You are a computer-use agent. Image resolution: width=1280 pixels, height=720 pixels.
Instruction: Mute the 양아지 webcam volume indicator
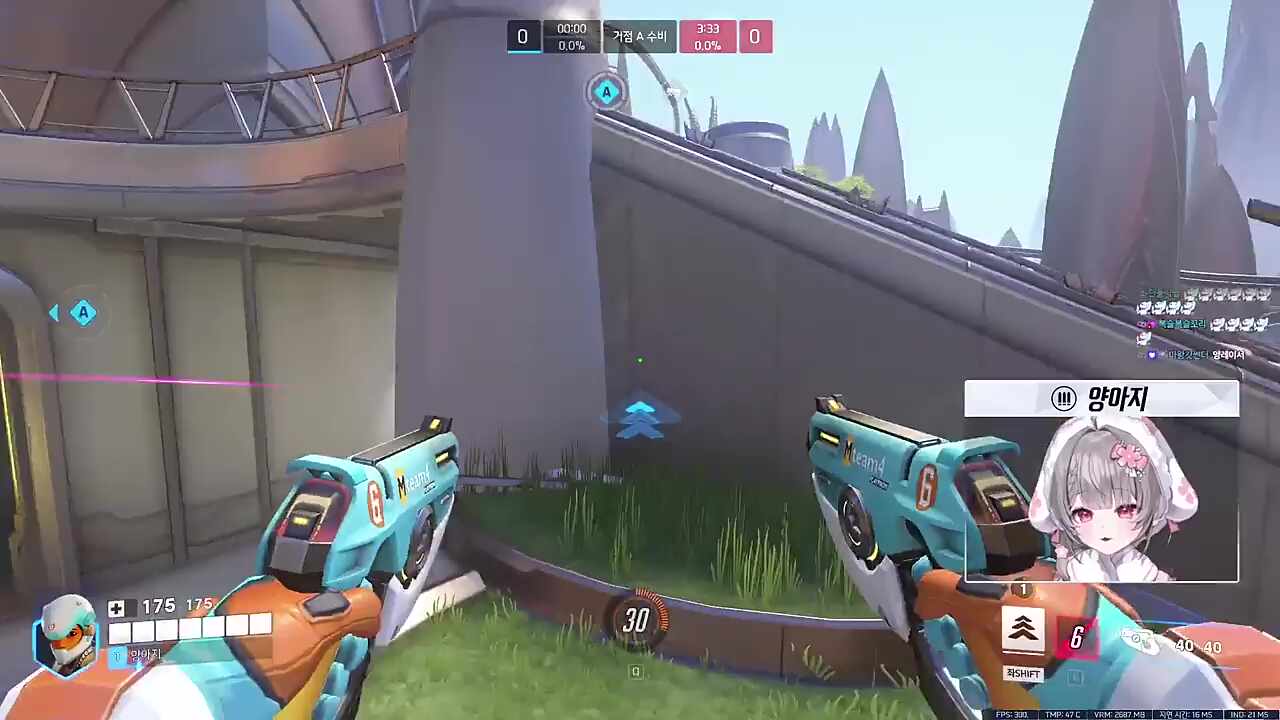pos(1063,398)
